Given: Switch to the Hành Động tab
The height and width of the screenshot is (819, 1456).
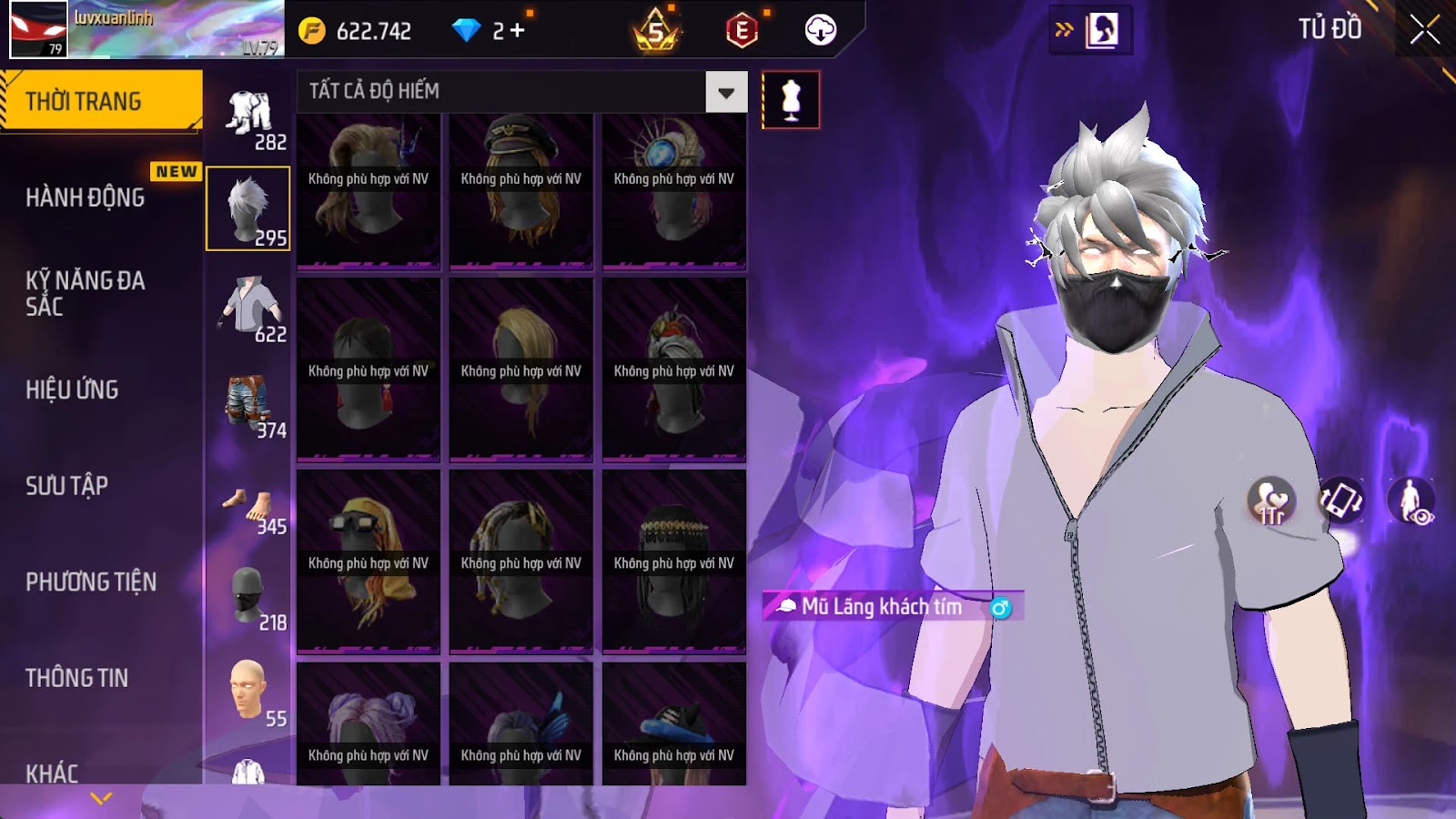Looking at the screenshot, I should [86, 197].
